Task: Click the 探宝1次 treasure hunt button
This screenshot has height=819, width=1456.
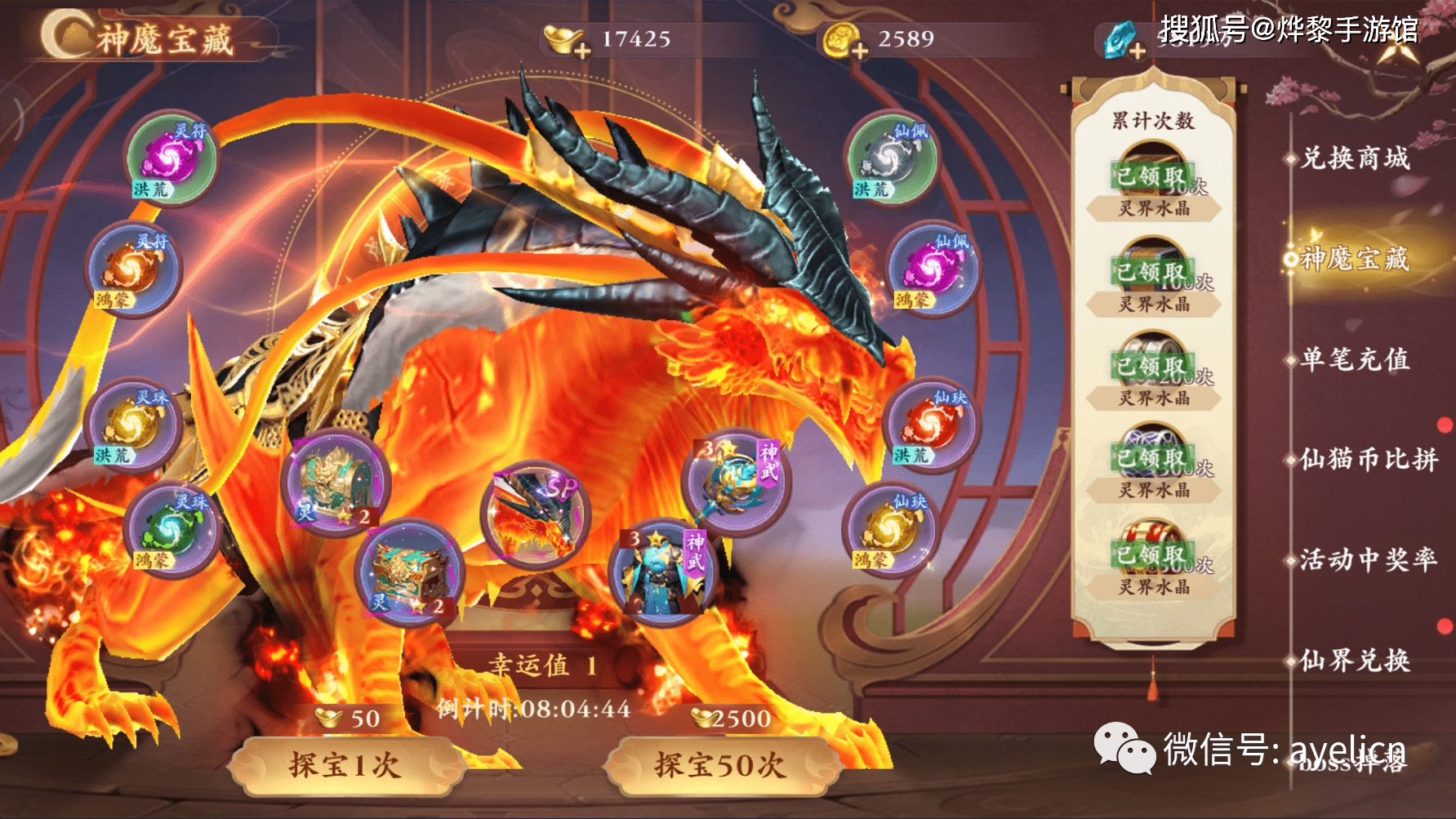Action: click(x=344, y=765)
